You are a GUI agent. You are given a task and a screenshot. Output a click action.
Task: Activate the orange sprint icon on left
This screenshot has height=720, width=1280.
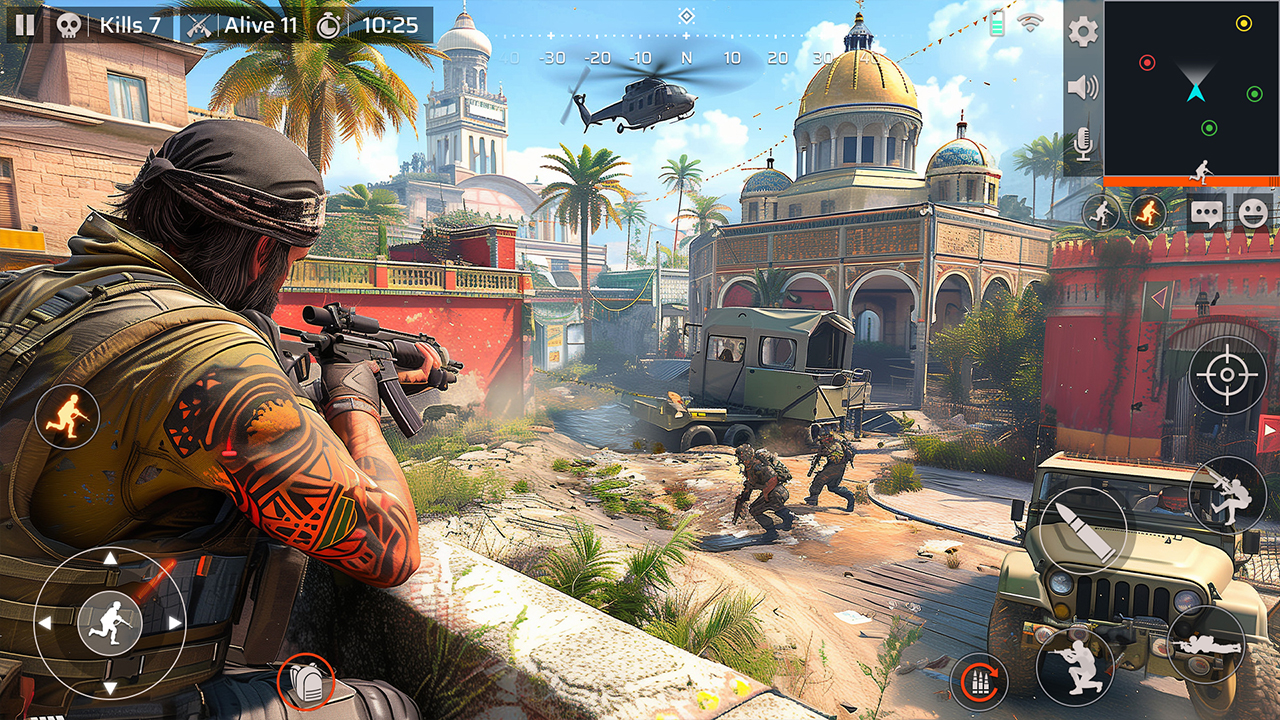pos(67,415)
